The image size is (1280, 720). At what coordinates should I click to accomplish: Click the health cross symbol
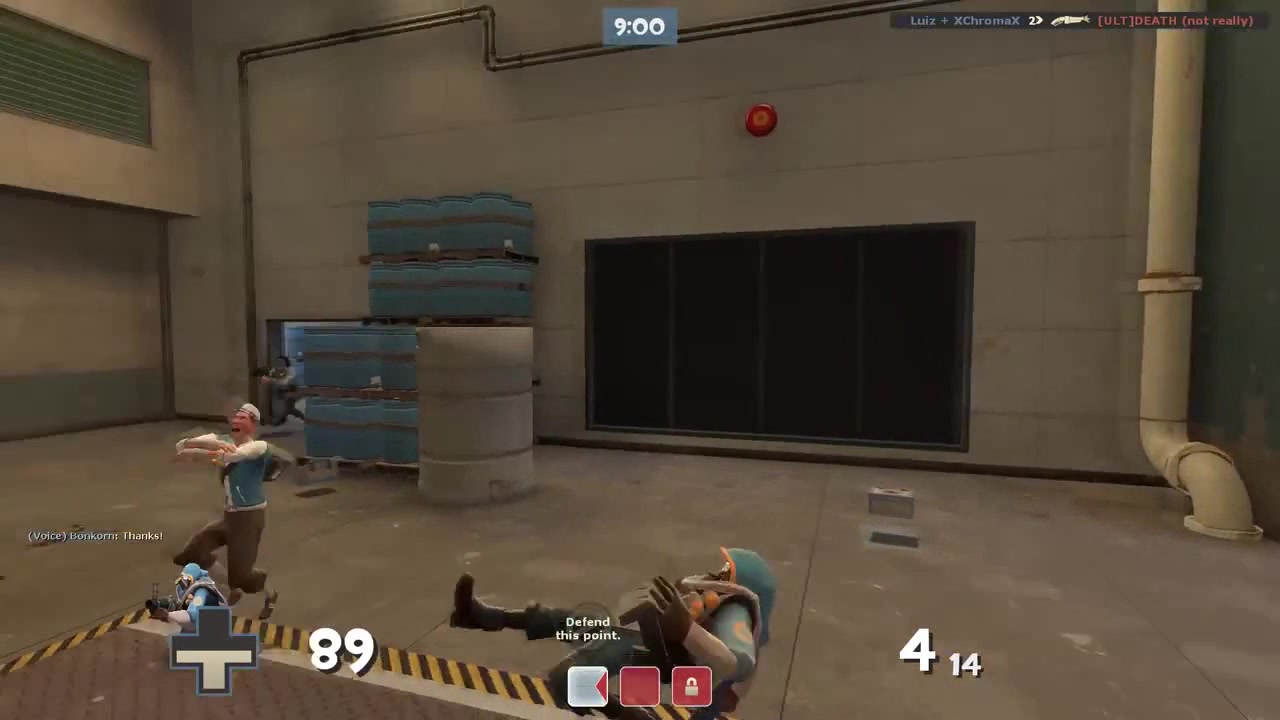click(x=213, y=652)
